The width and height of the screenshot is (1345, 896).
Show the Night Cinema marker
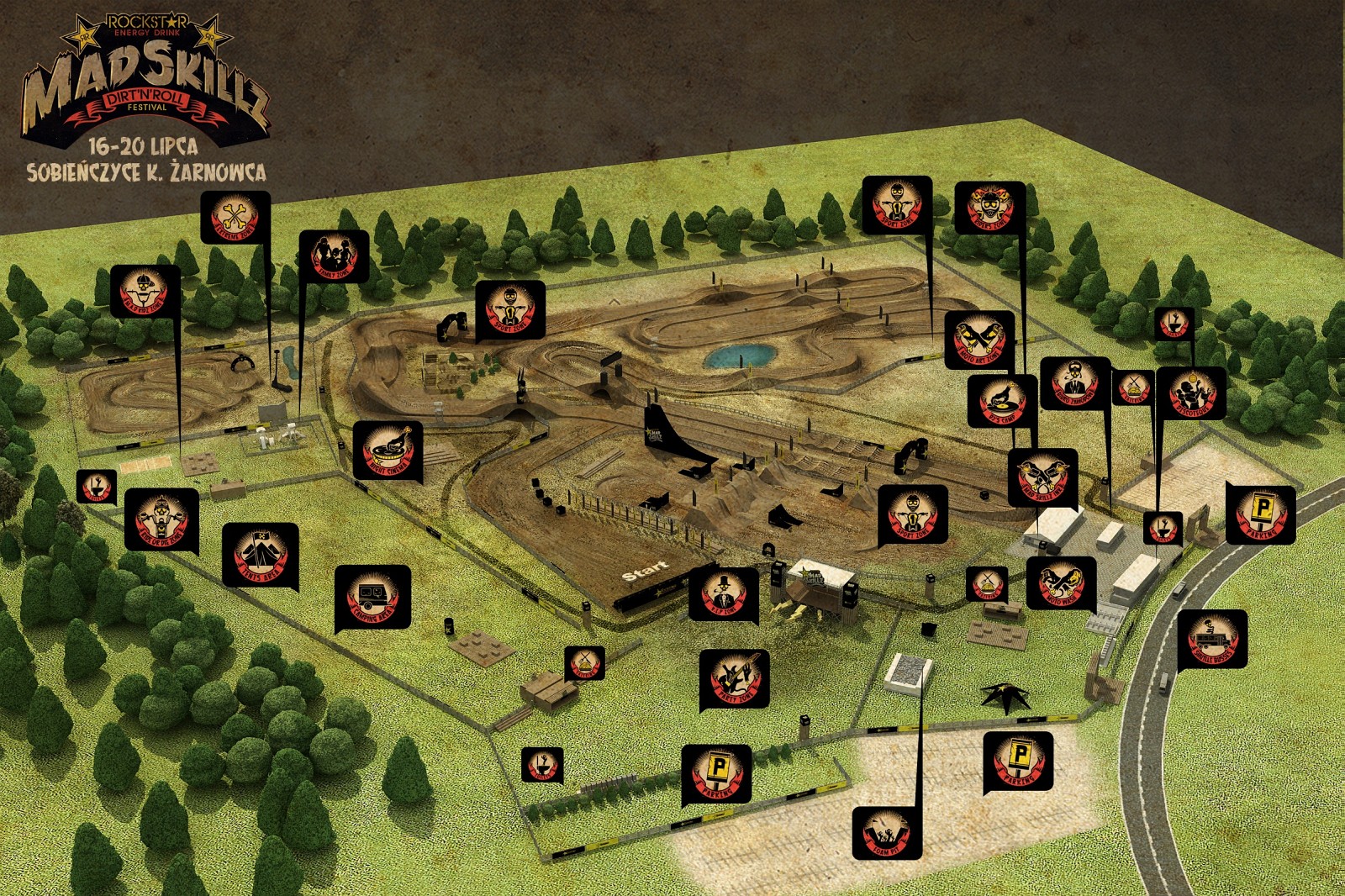[388, 450]
